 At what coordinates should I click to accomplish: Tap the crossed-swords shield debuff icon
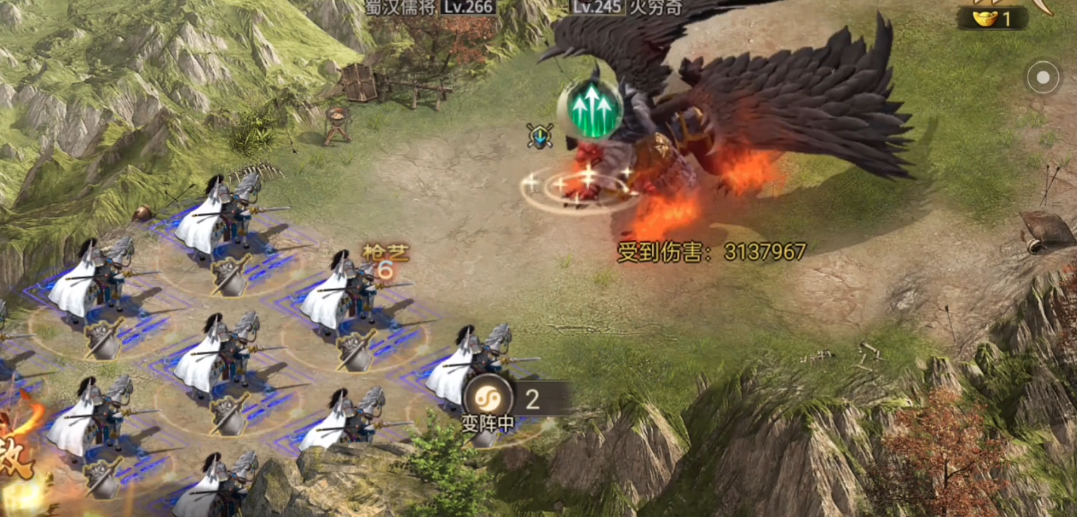tap(540, 136)
